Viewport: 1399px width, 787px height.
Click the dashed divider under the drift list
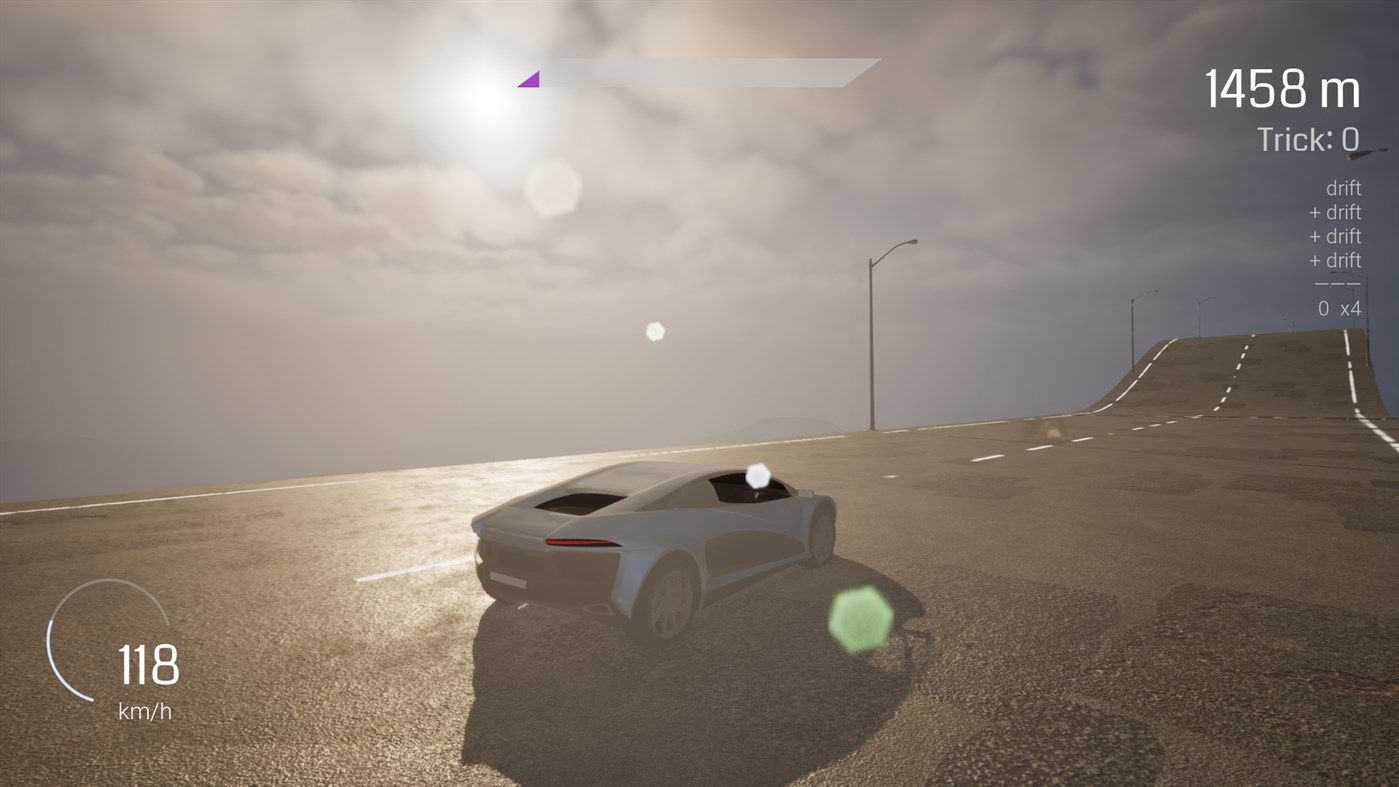1339,283
